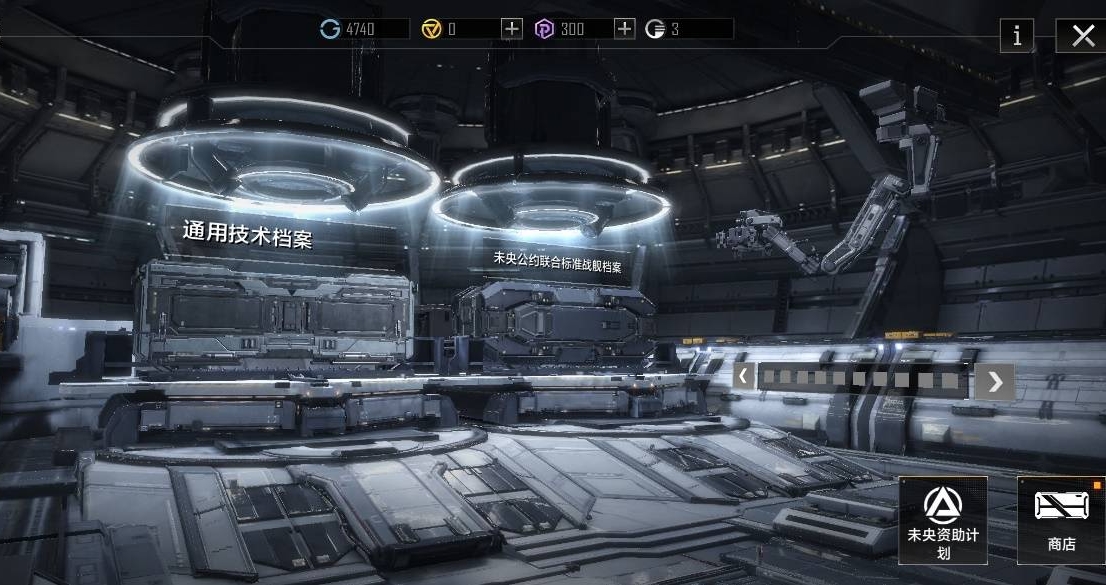Add more gold triangle currency
This screenshot has width=1106, height=585.
[512, 29]
